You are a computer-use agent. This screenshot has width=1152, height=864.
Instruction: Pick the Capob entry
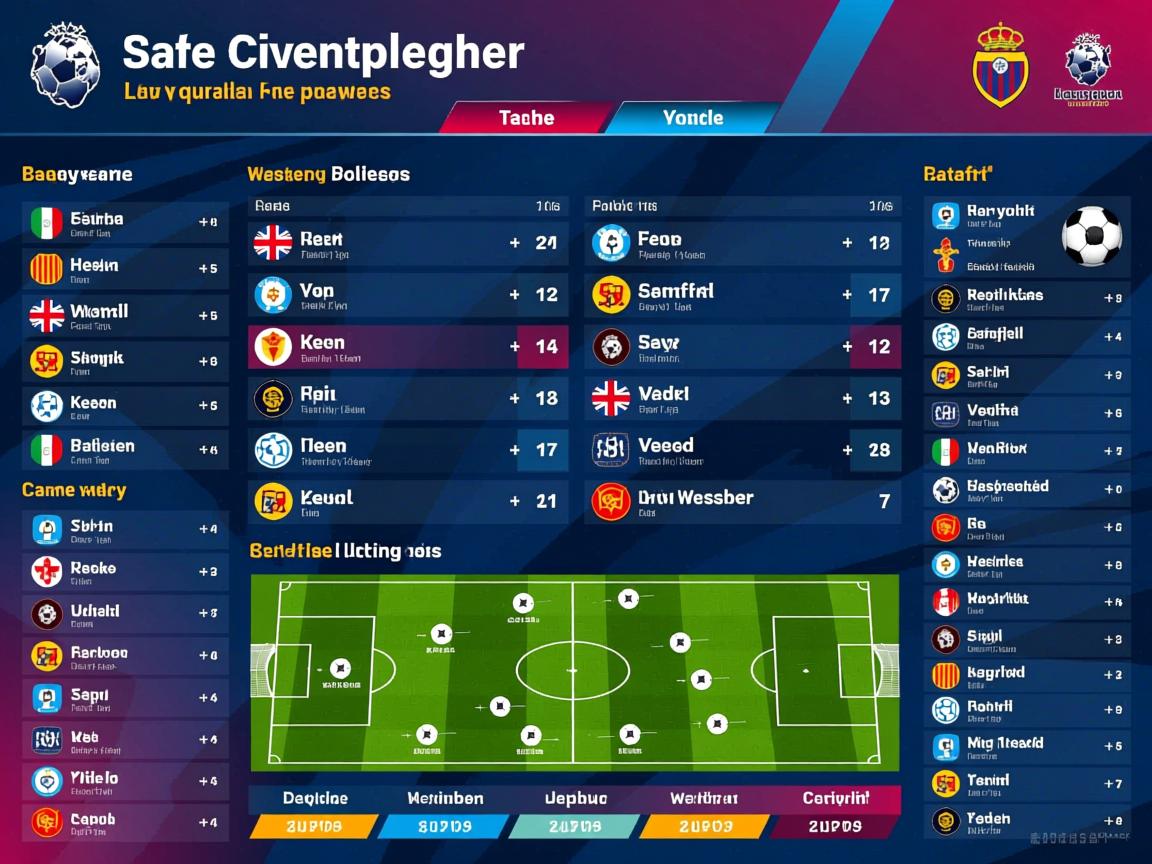[125, 823]
